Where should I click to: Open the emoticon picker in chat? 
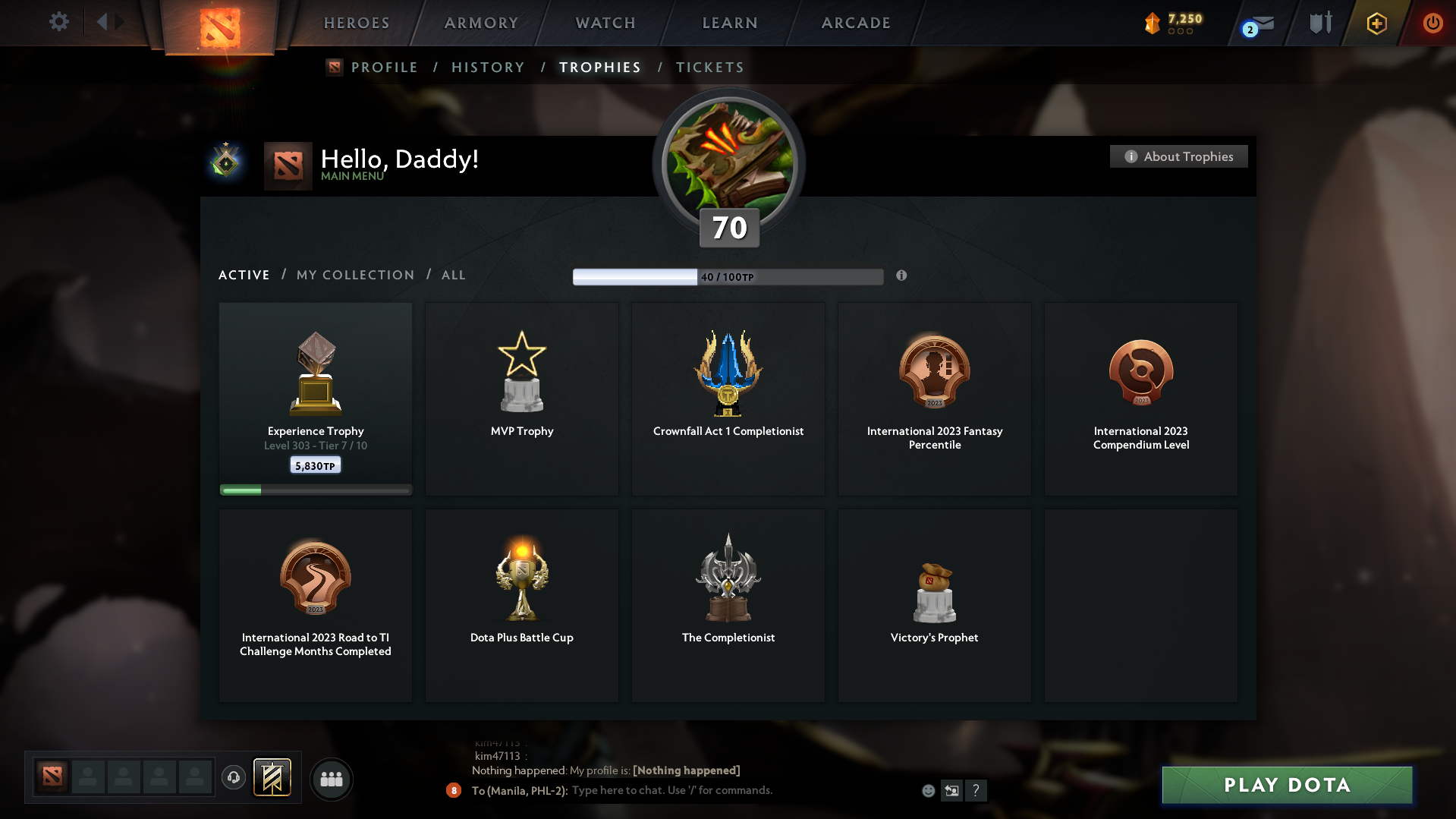(x=928, y=790)
